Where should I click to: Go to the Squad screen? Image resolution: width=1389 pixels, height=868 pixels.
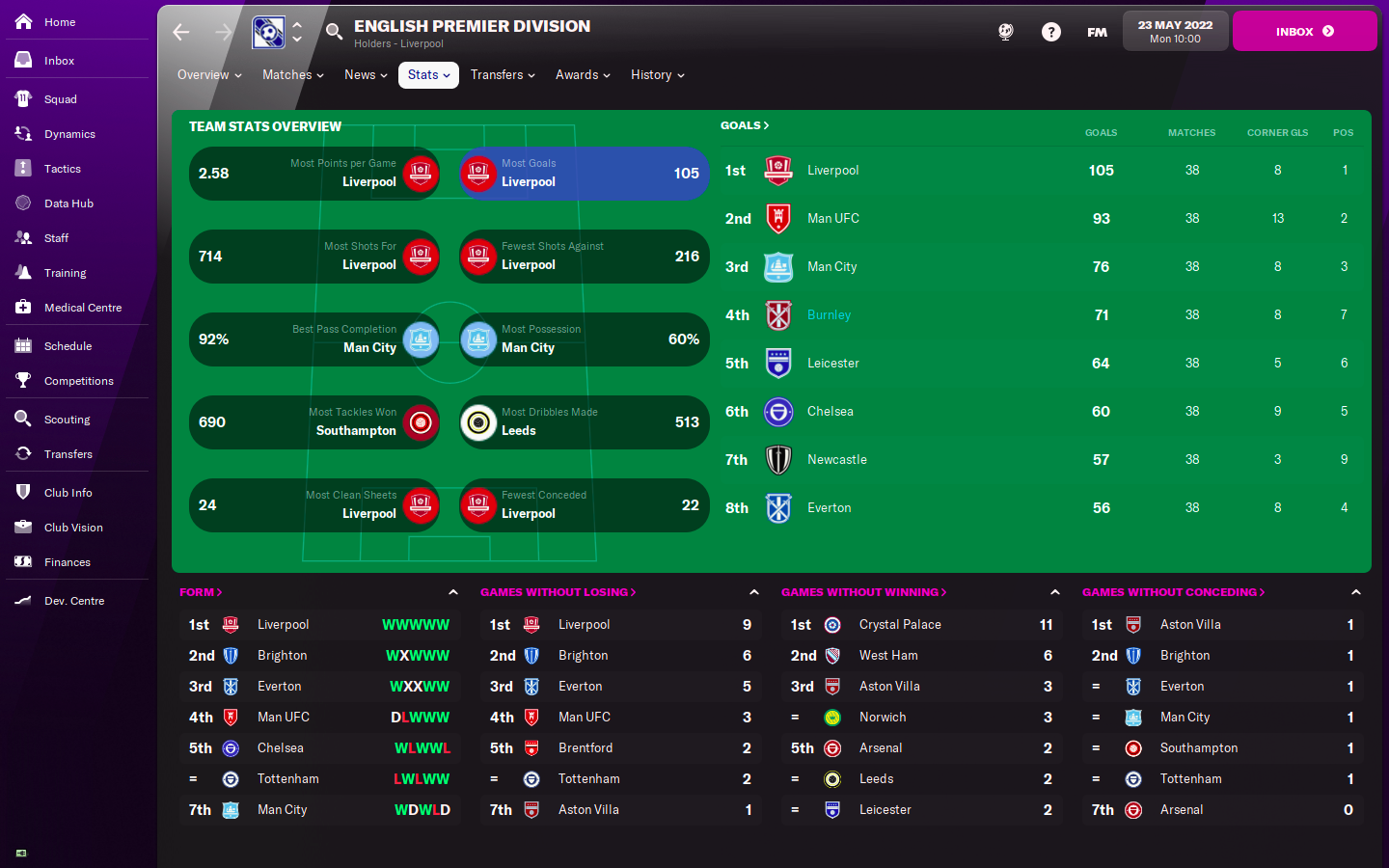(x=60, y=99)
